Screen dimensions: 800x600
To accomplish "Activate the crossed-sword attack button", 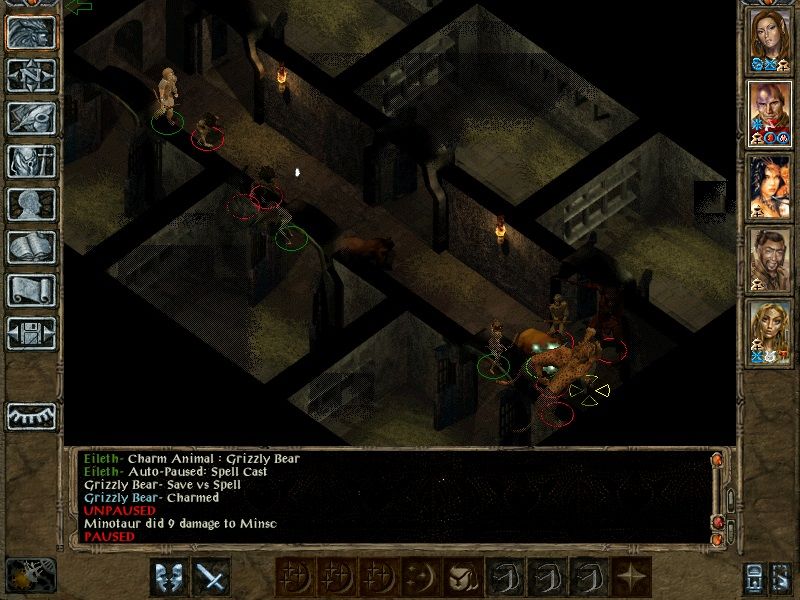I will pos(211,577).
